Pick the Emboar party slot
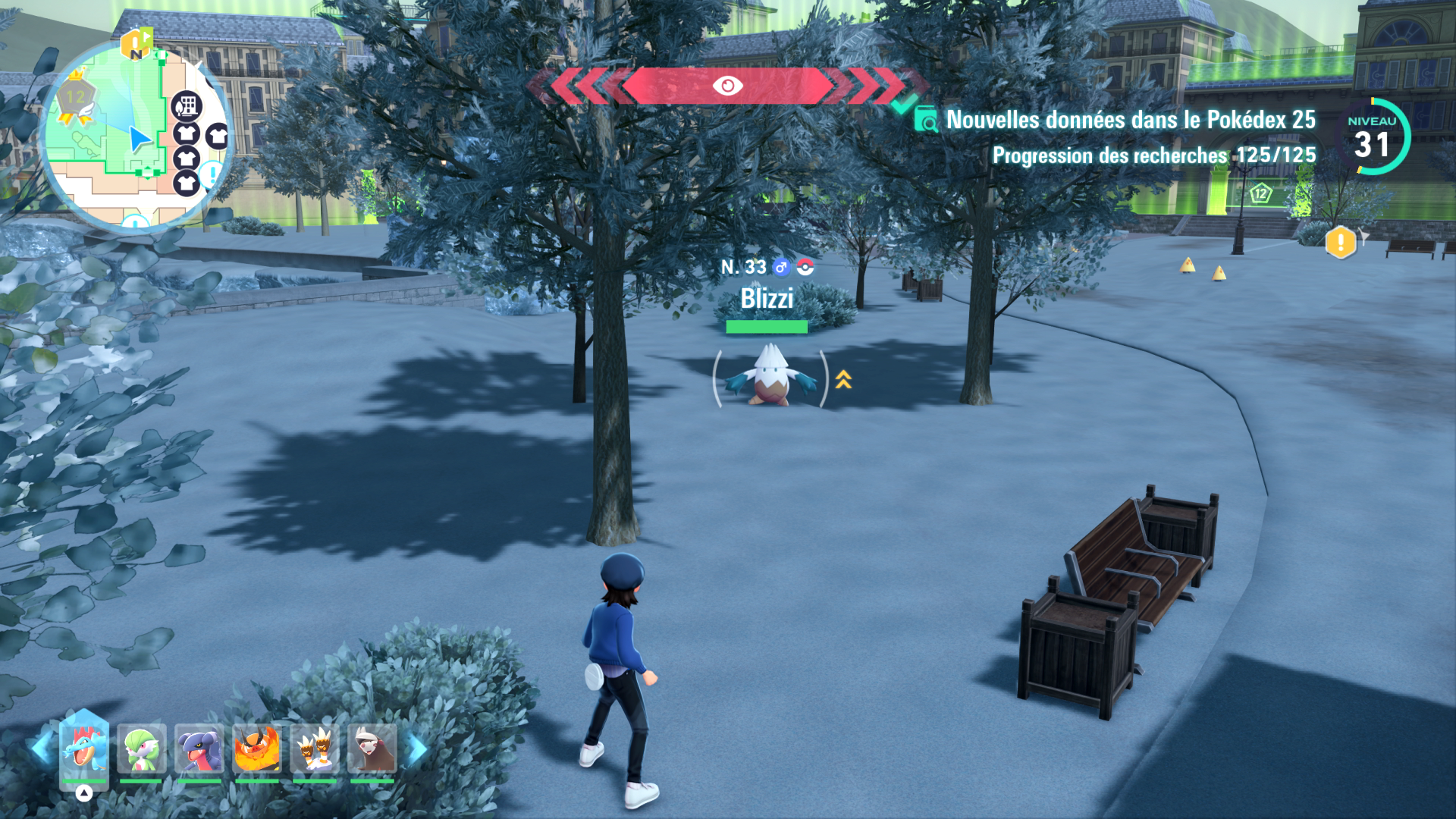The width and height of the screenshot is (1456, 819). (256, 749)
